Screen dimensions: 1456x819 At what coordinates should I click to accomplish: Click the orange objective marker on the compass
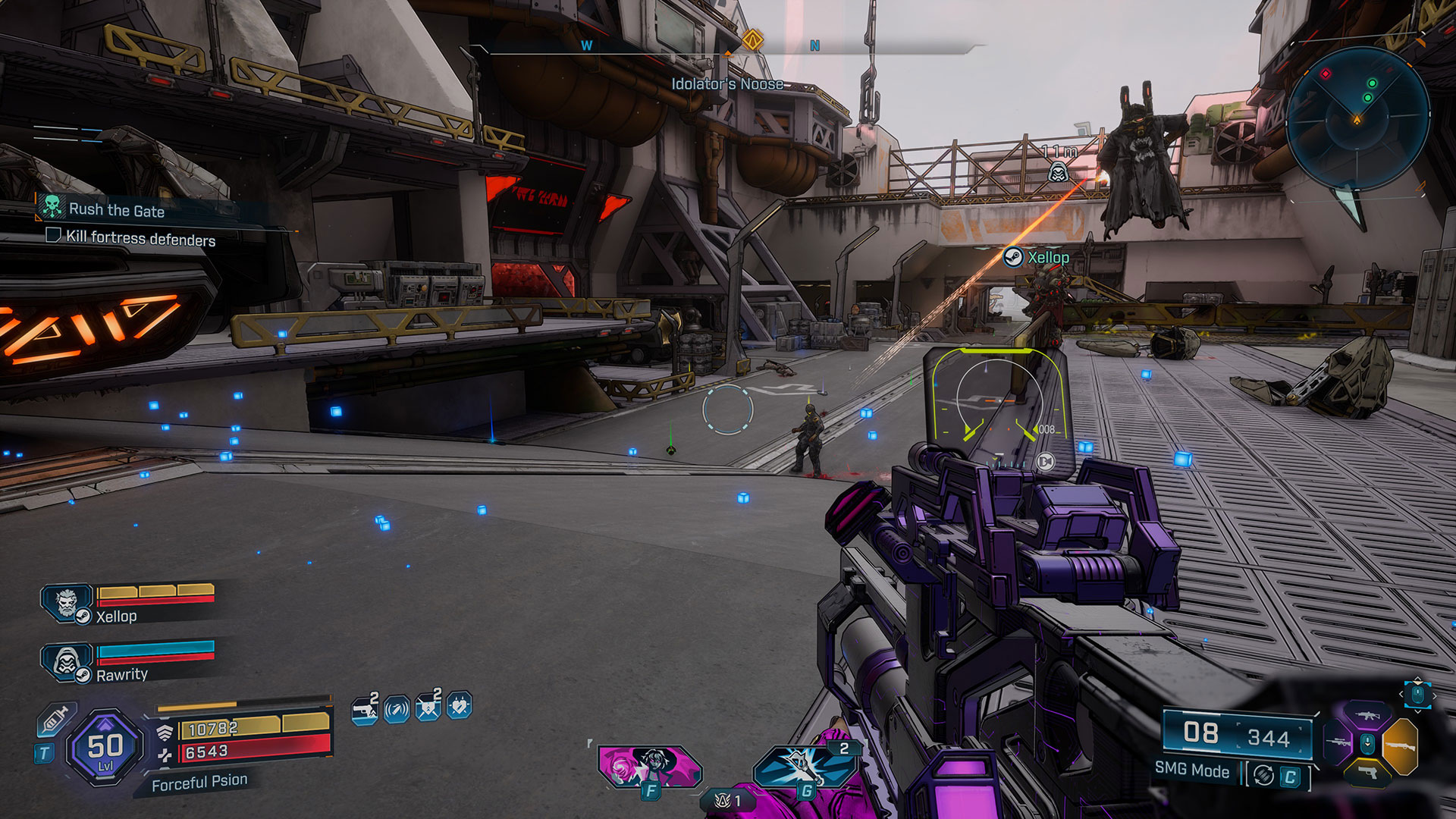point(752,39)
